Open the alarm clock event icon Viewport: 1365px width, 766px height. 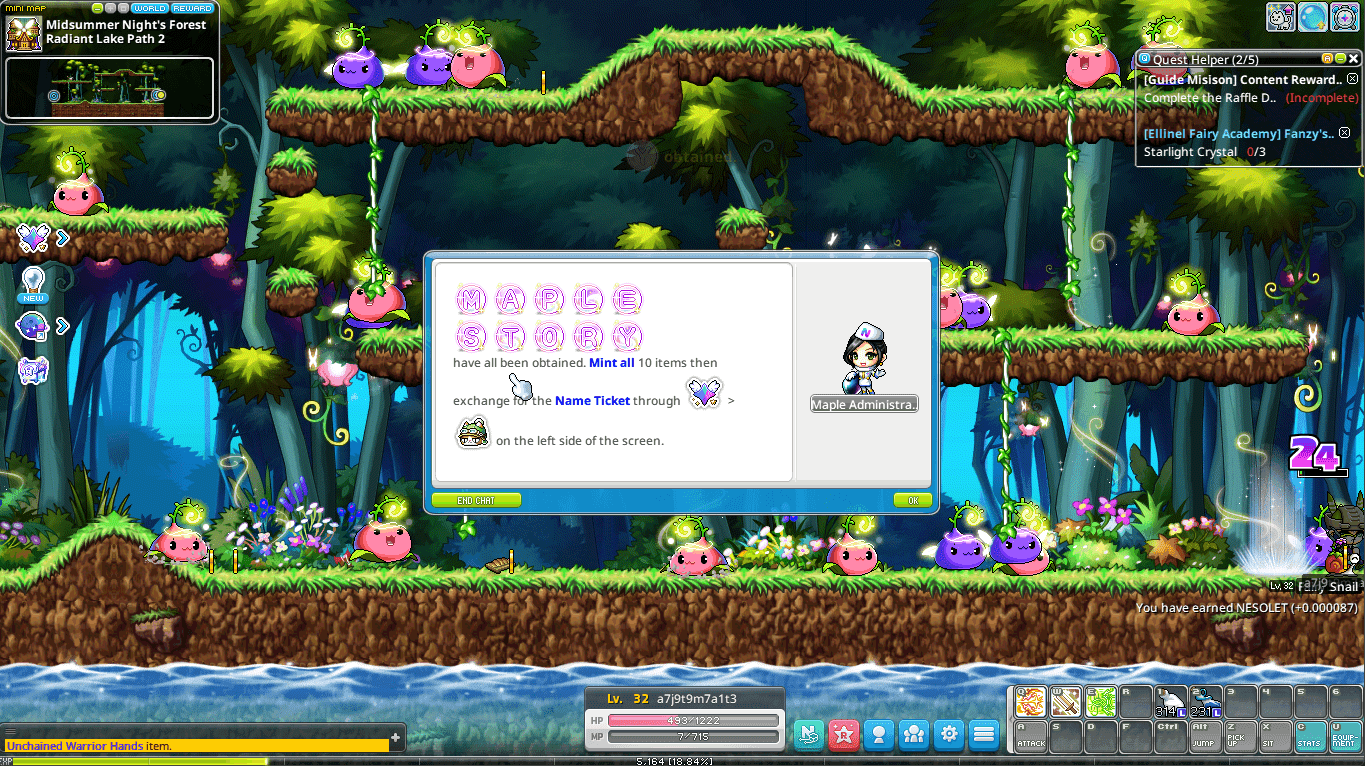[x=1344, y=16]
